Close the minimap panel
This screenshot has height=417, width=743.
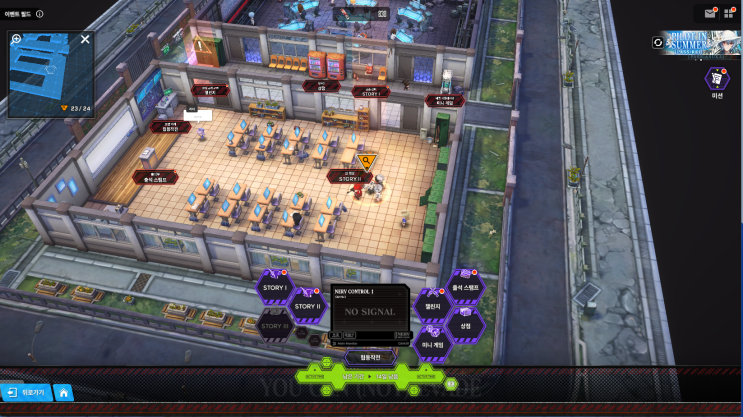click(85, 40)
